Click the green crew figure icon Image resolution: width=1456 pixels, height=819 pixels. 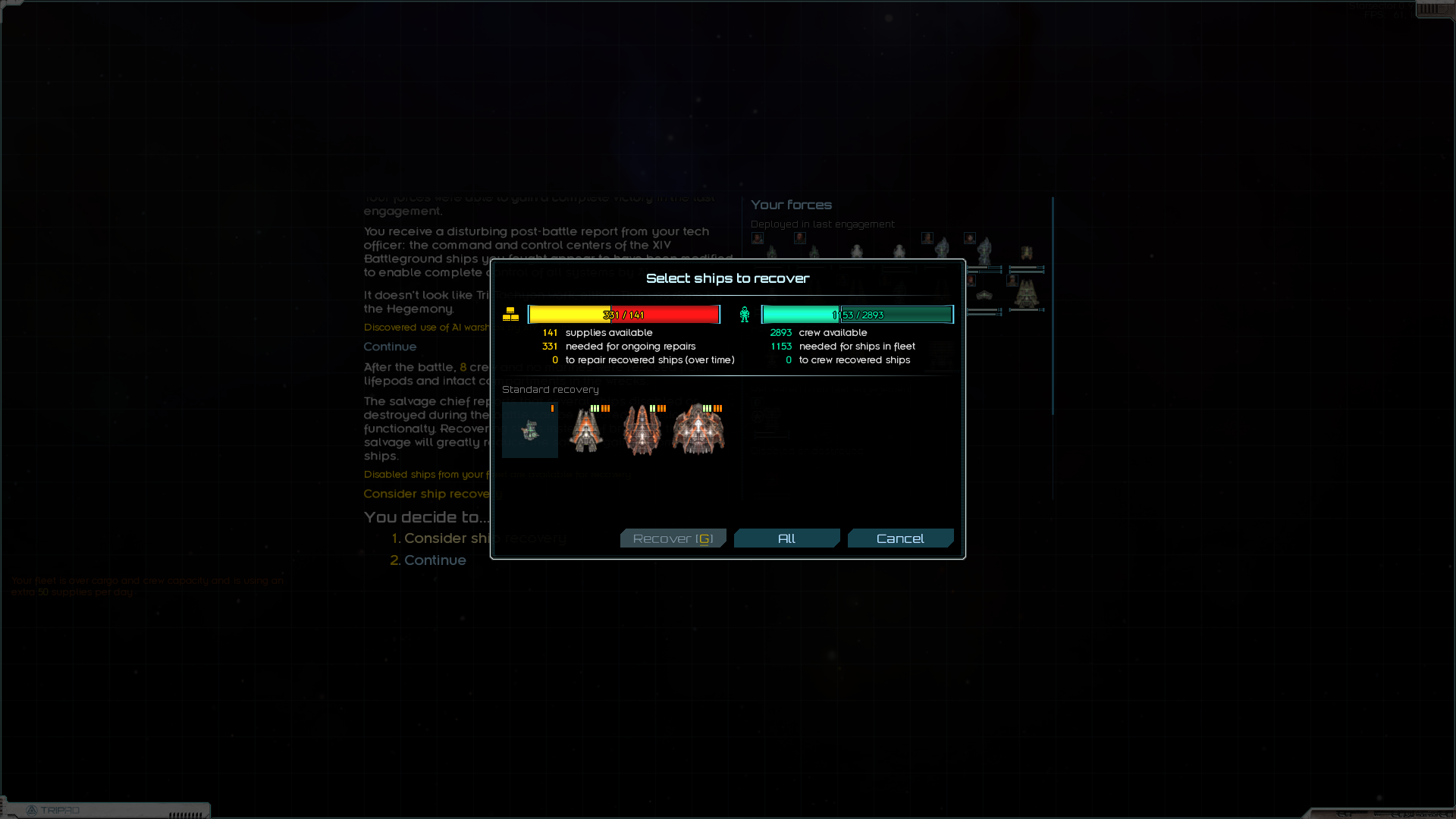pos(744,313)
